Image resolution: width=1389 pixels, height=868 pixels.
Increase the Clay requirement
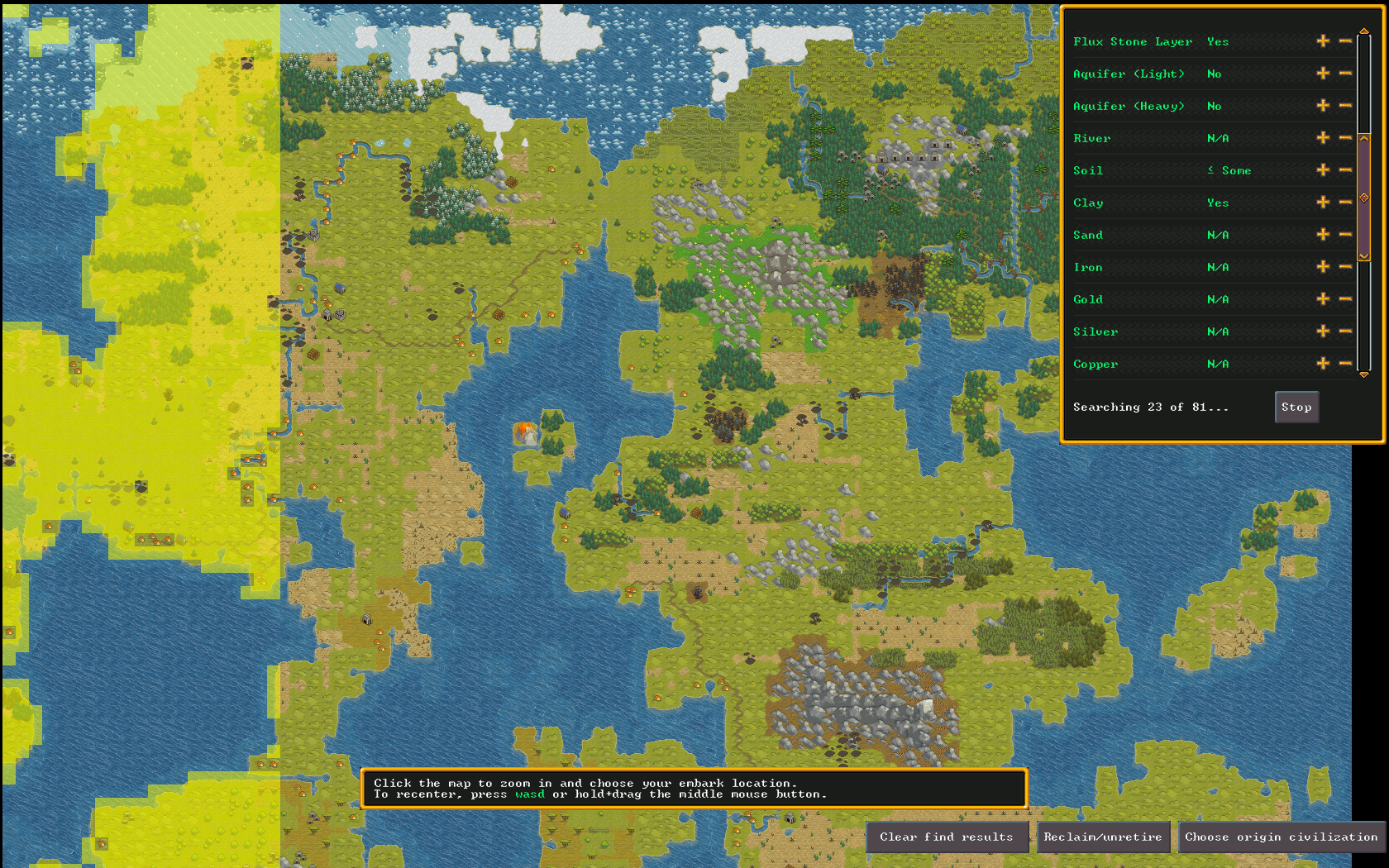(1323, 203)
